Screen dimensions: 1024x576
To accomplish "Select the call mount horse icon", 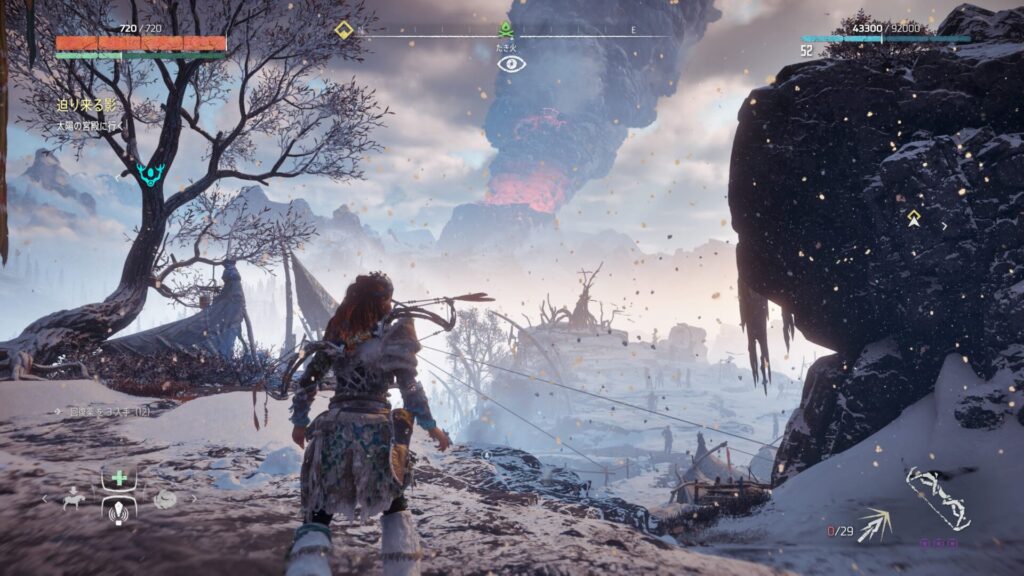I will (x=73, y=497).
